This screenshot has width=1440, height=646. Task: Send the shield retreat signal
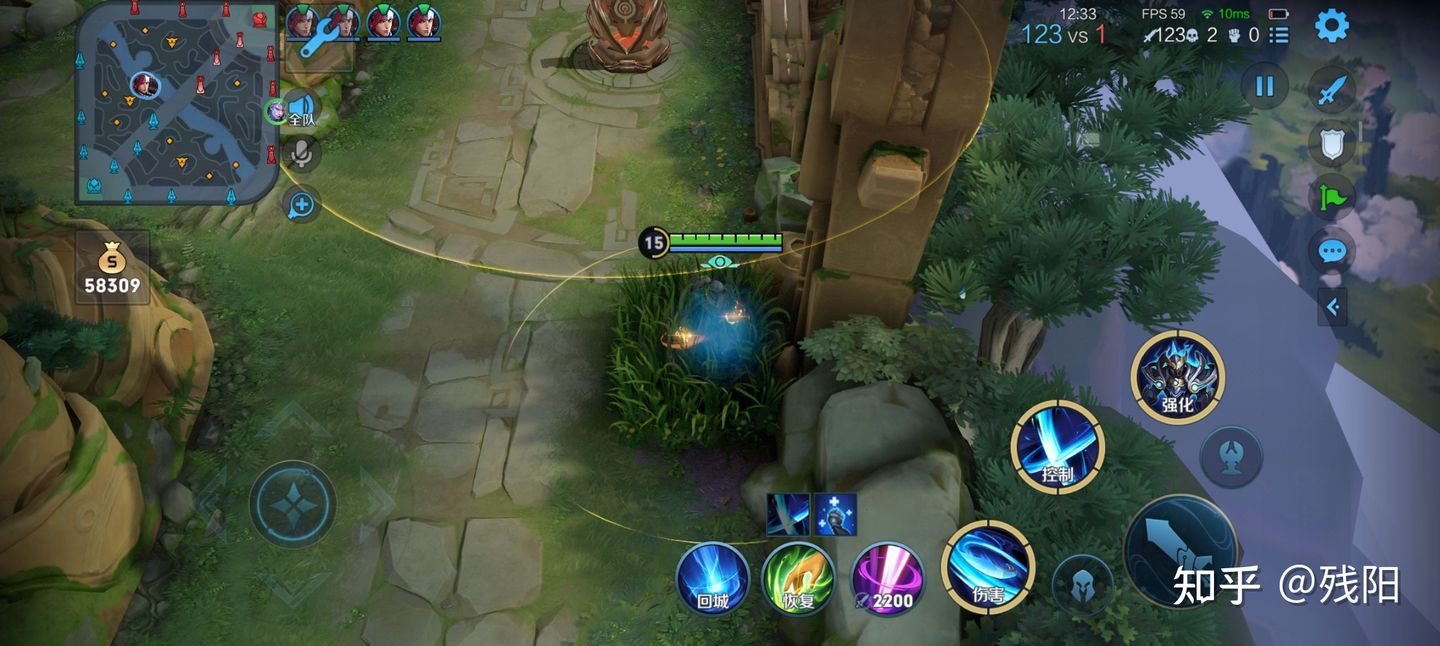click(1331, 145)
